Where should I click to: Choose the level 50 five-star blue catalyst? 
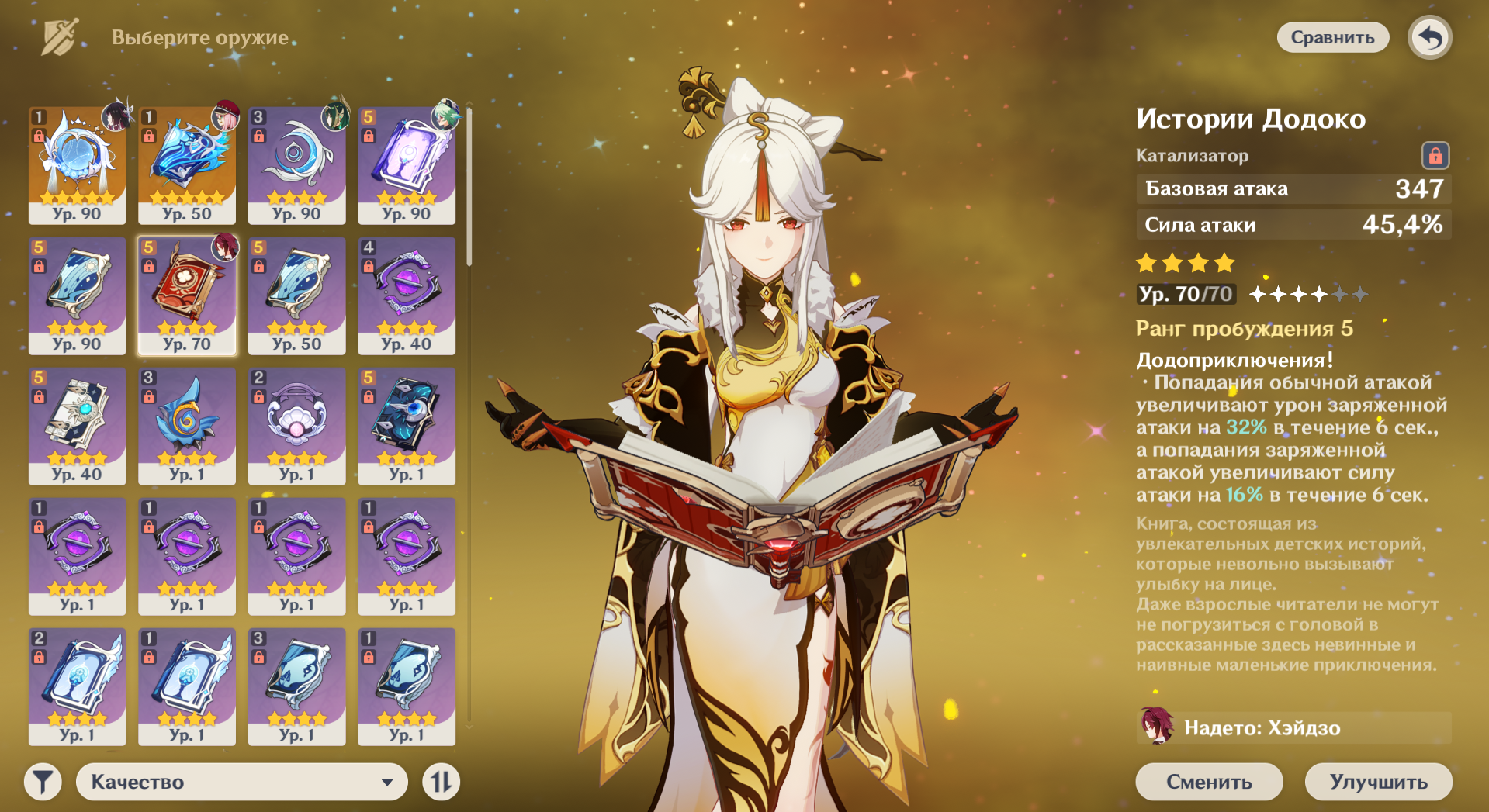[187, 164]
